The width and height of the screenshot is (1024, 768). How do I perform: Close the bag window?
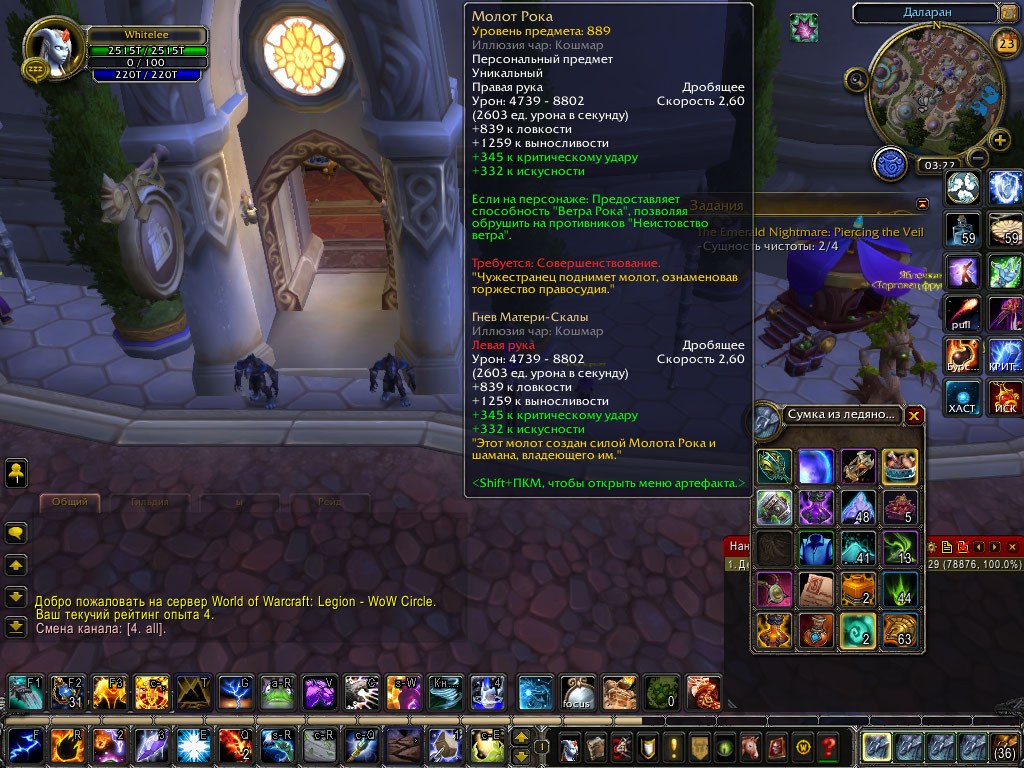[x=914, y=415]
